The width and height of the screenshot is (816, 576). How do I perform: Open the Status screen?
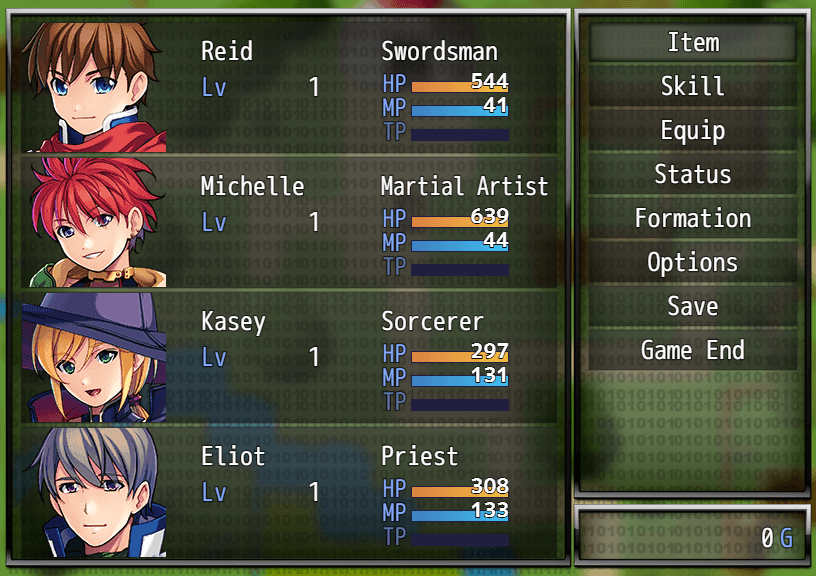692,174
